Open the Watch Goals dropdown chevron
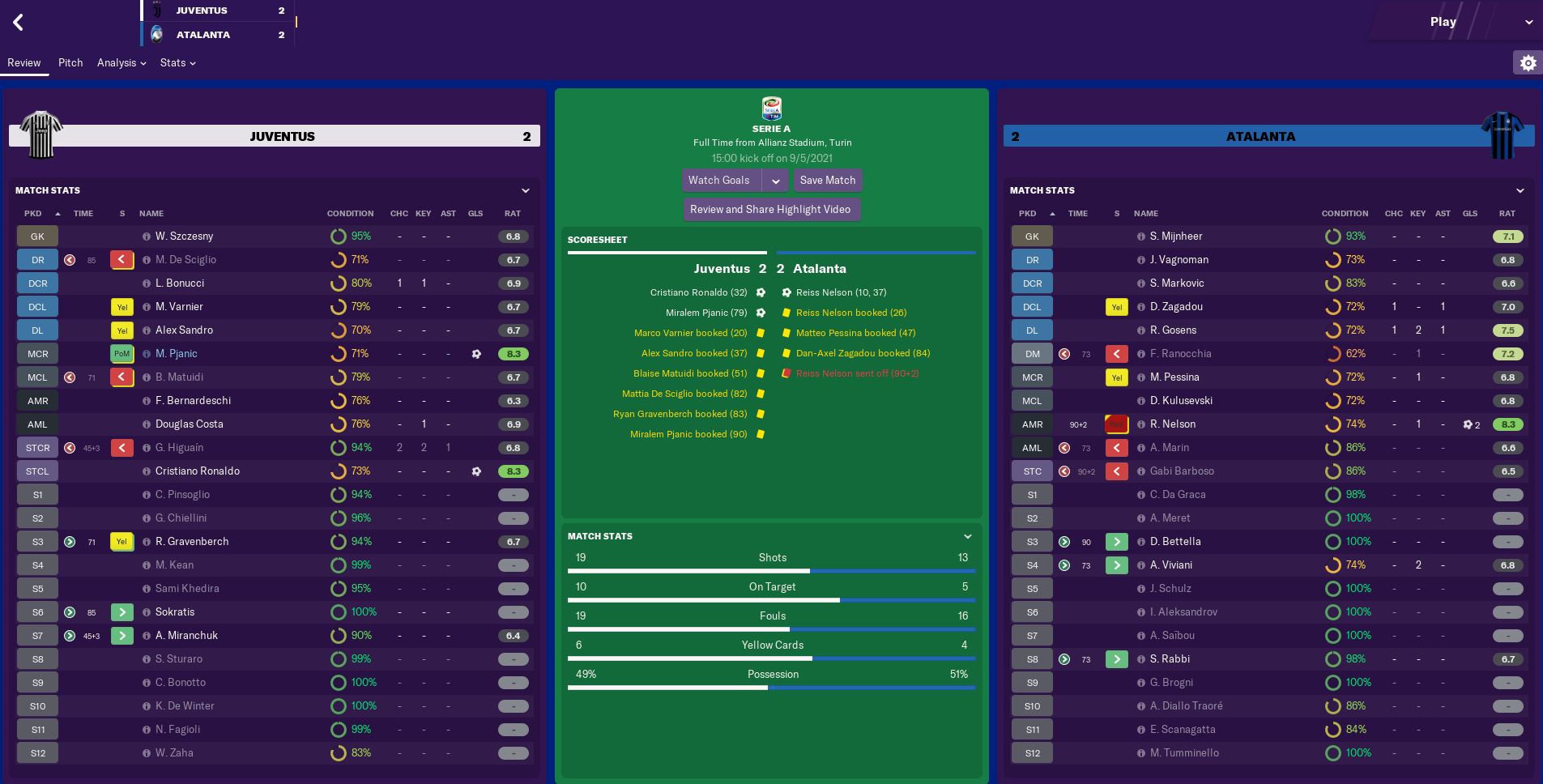This screenshot has width=1543, height=784. click(x=777, y=180)
